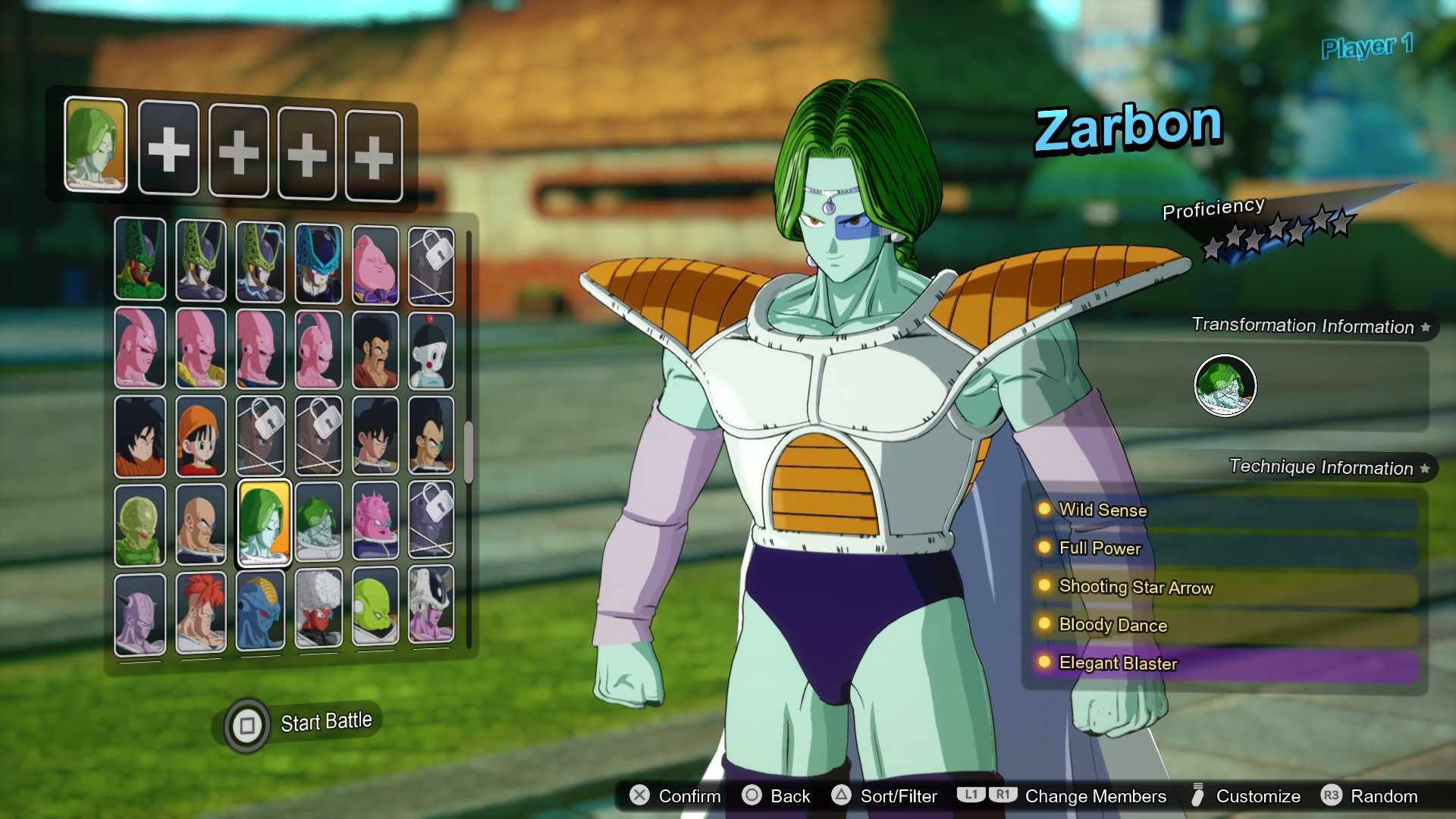
Task: Pick Kid Buu in the roster
Action: click(318, 349)
